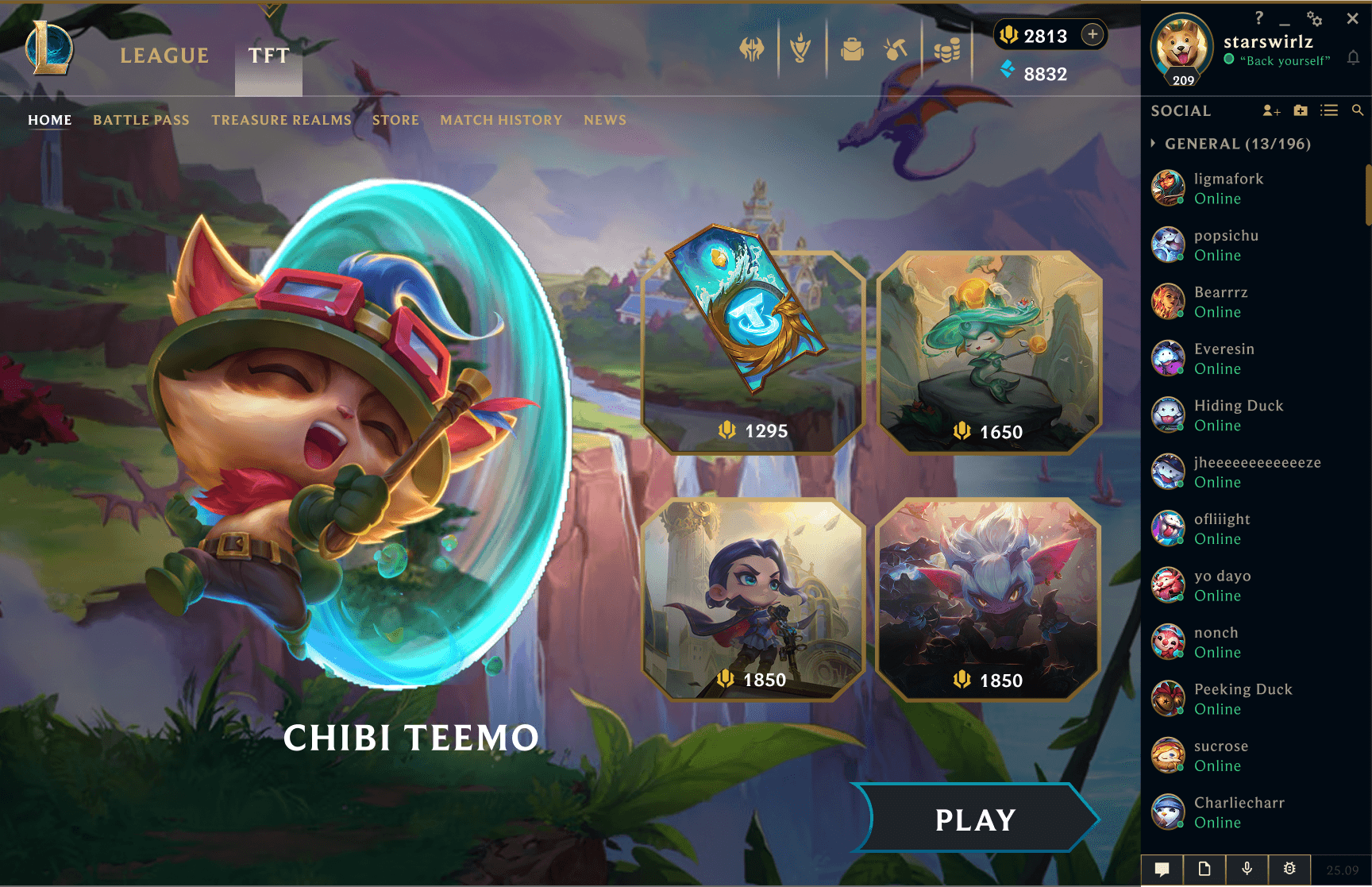The width and height of the screenshot is (1372, 887).
Task: Add more coins with the plus button
Action: pos(1093,34)
